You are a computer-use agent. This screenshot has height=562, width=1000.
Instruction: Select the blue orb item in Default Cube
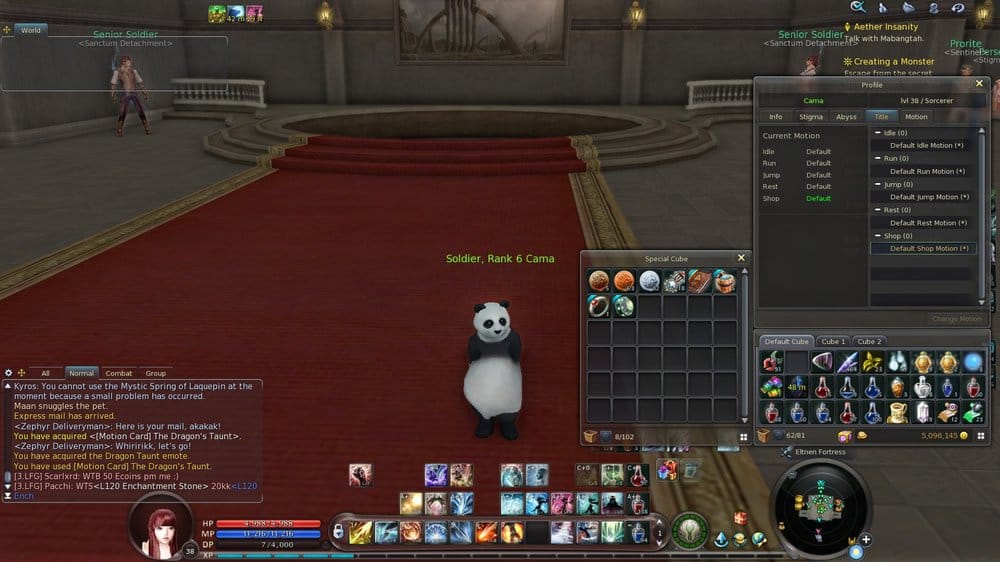tap(973, 362)
